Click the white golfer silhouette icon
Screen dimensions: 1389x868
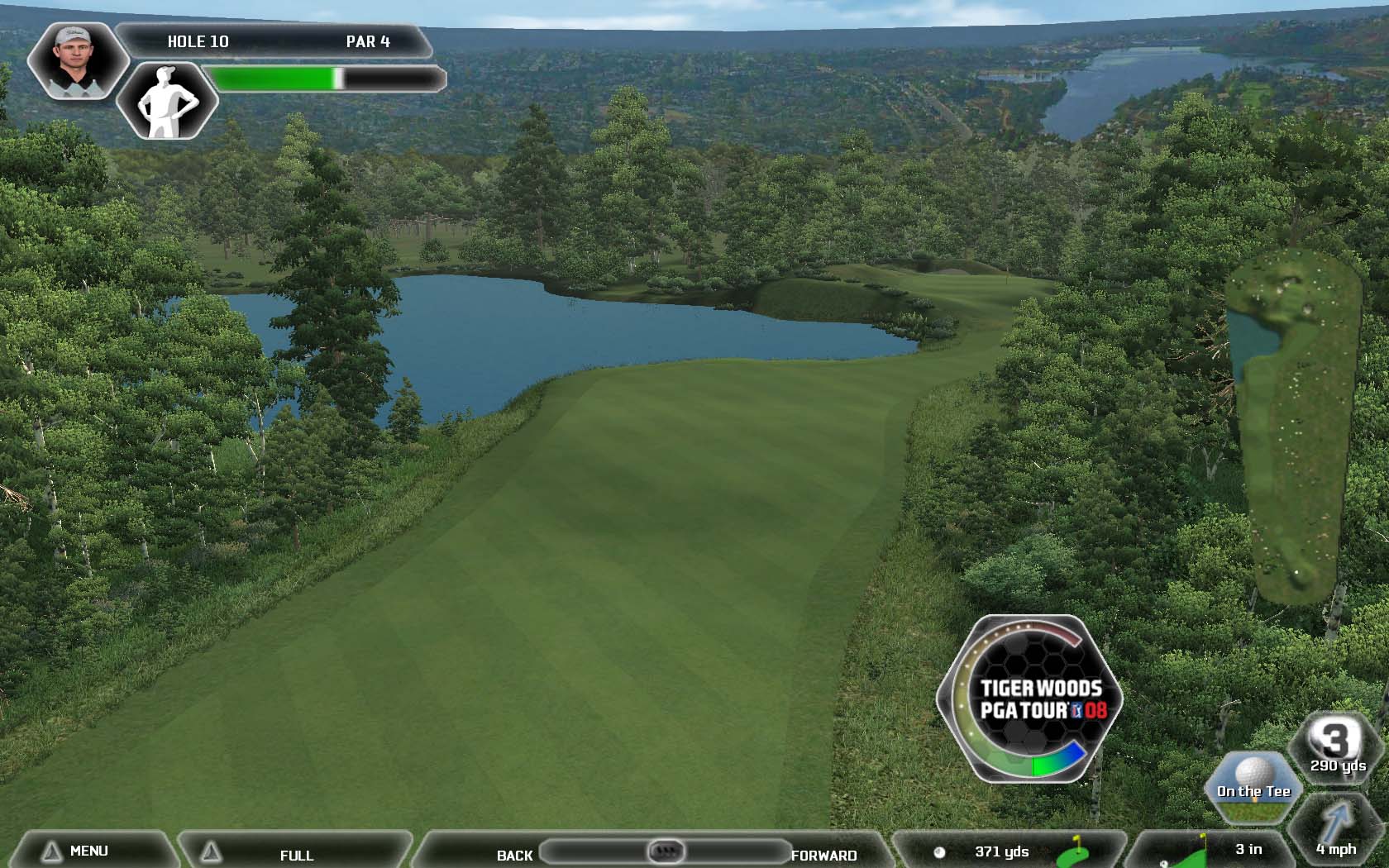(168, 101)
